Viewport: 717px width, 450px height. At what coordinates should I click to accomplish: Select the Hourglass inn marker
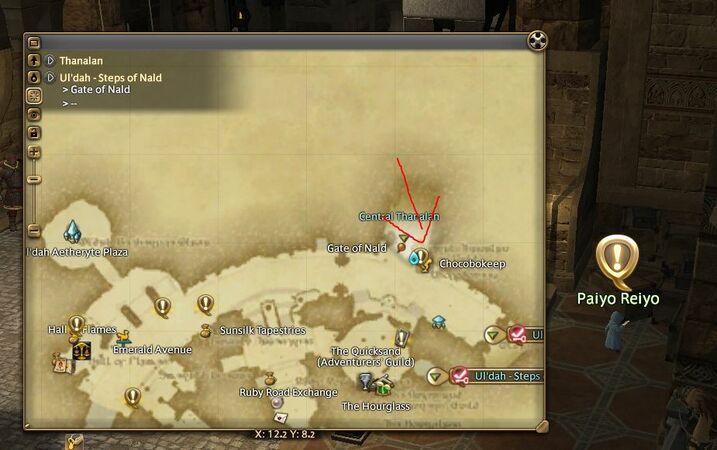[367, 382]
